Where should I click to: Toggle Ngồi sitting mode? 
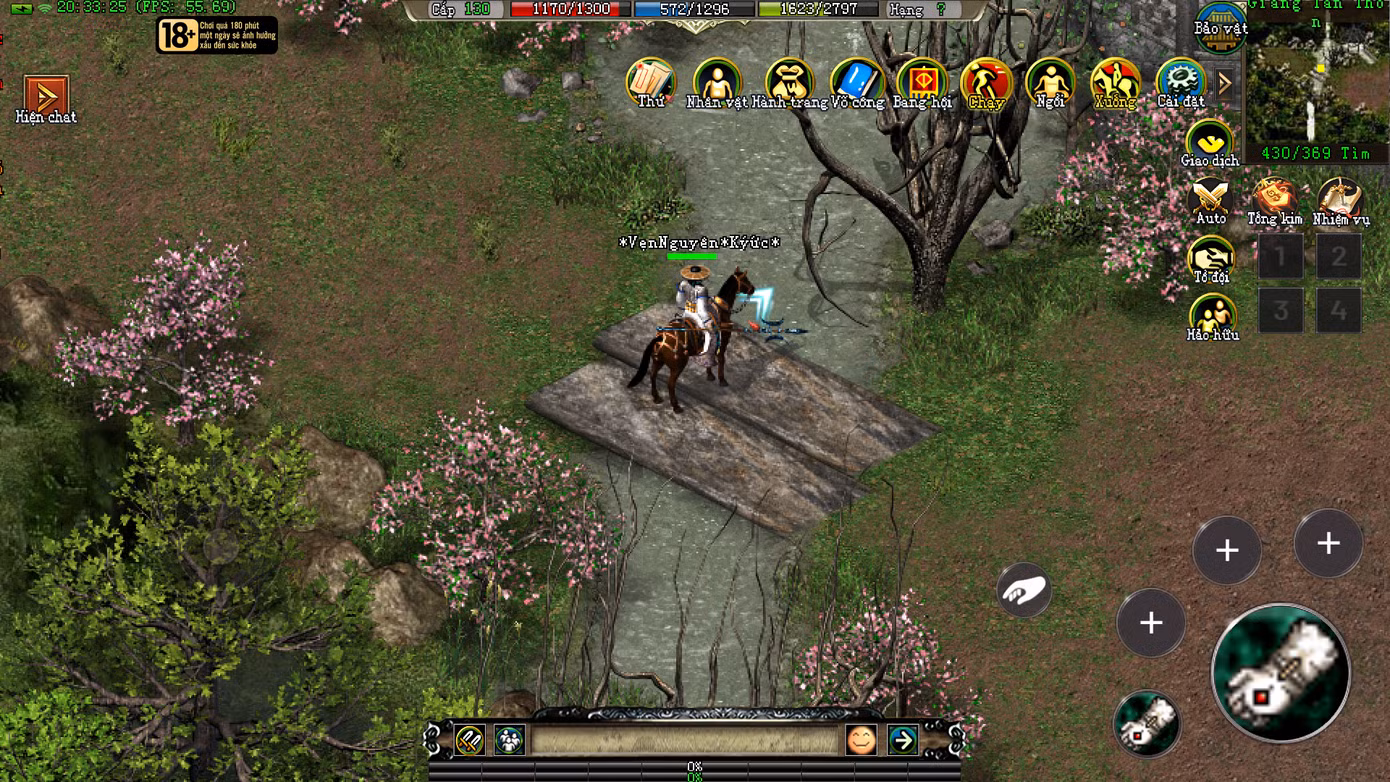click(1051, 80)
